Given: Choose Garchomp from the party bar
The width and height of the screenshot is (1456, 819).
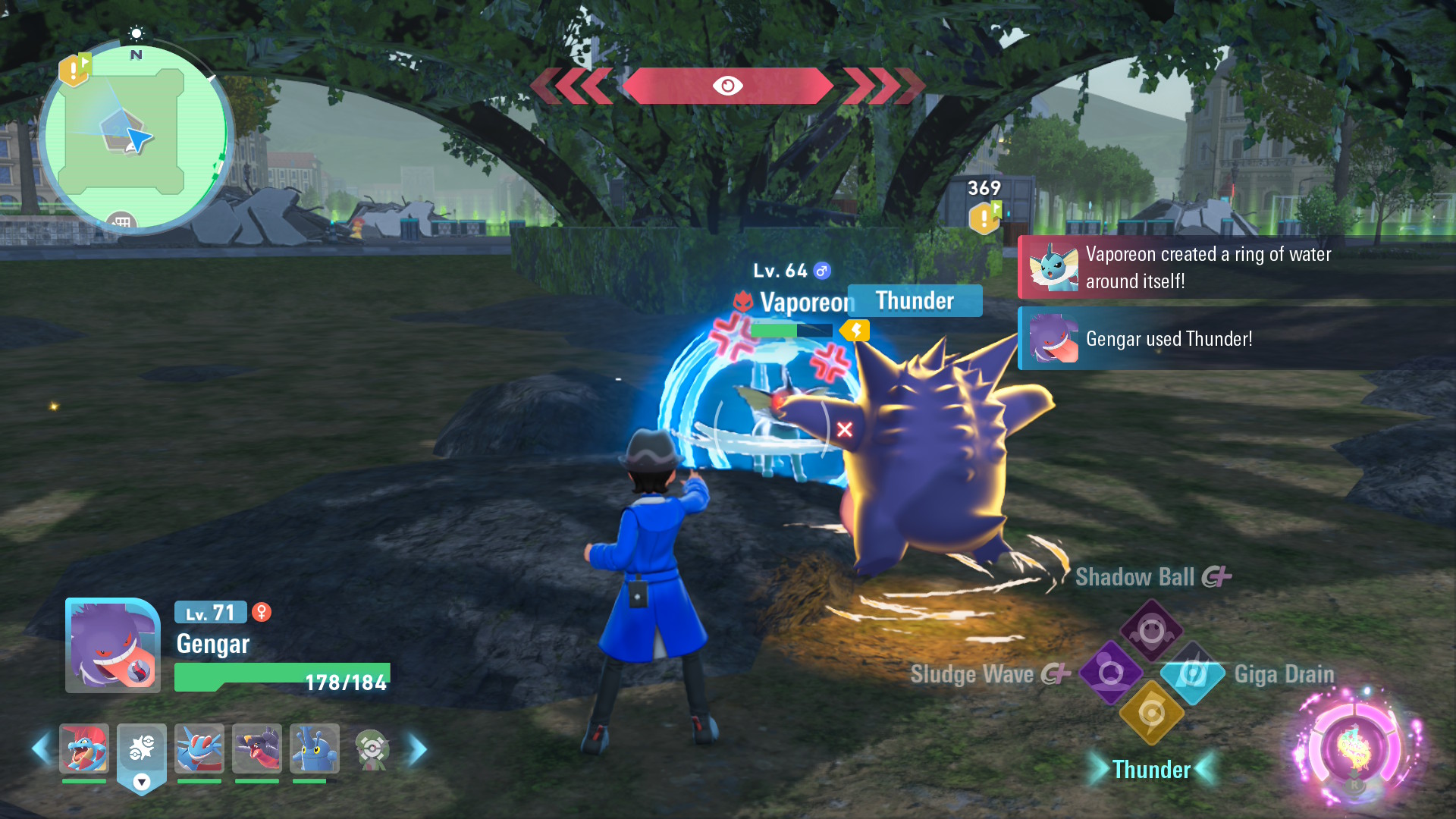Looking at the screenshot, I should [257, 748].
